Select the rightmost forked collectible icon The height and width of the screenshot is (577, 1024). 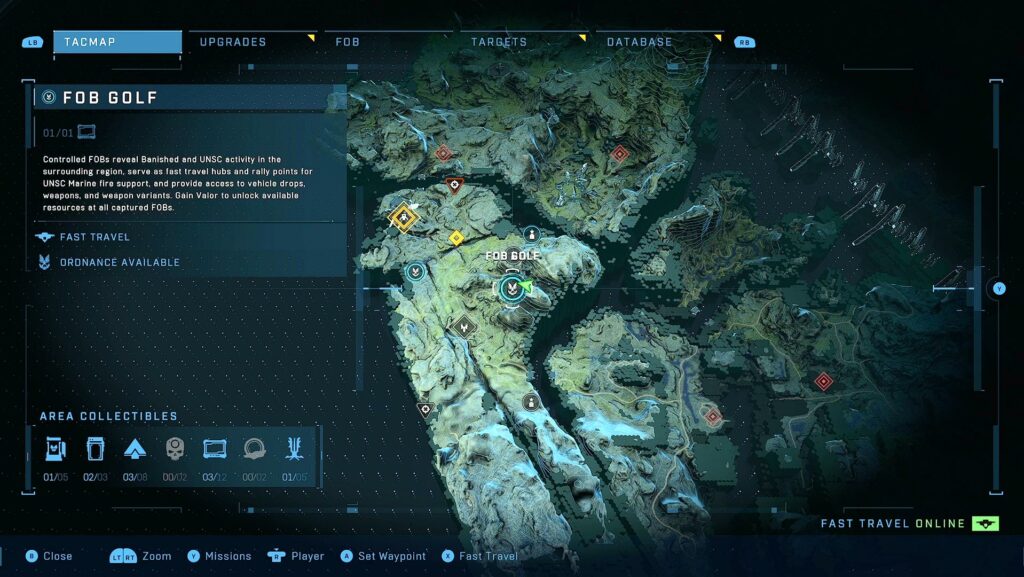pyautogui.click(x=294, y=448)
